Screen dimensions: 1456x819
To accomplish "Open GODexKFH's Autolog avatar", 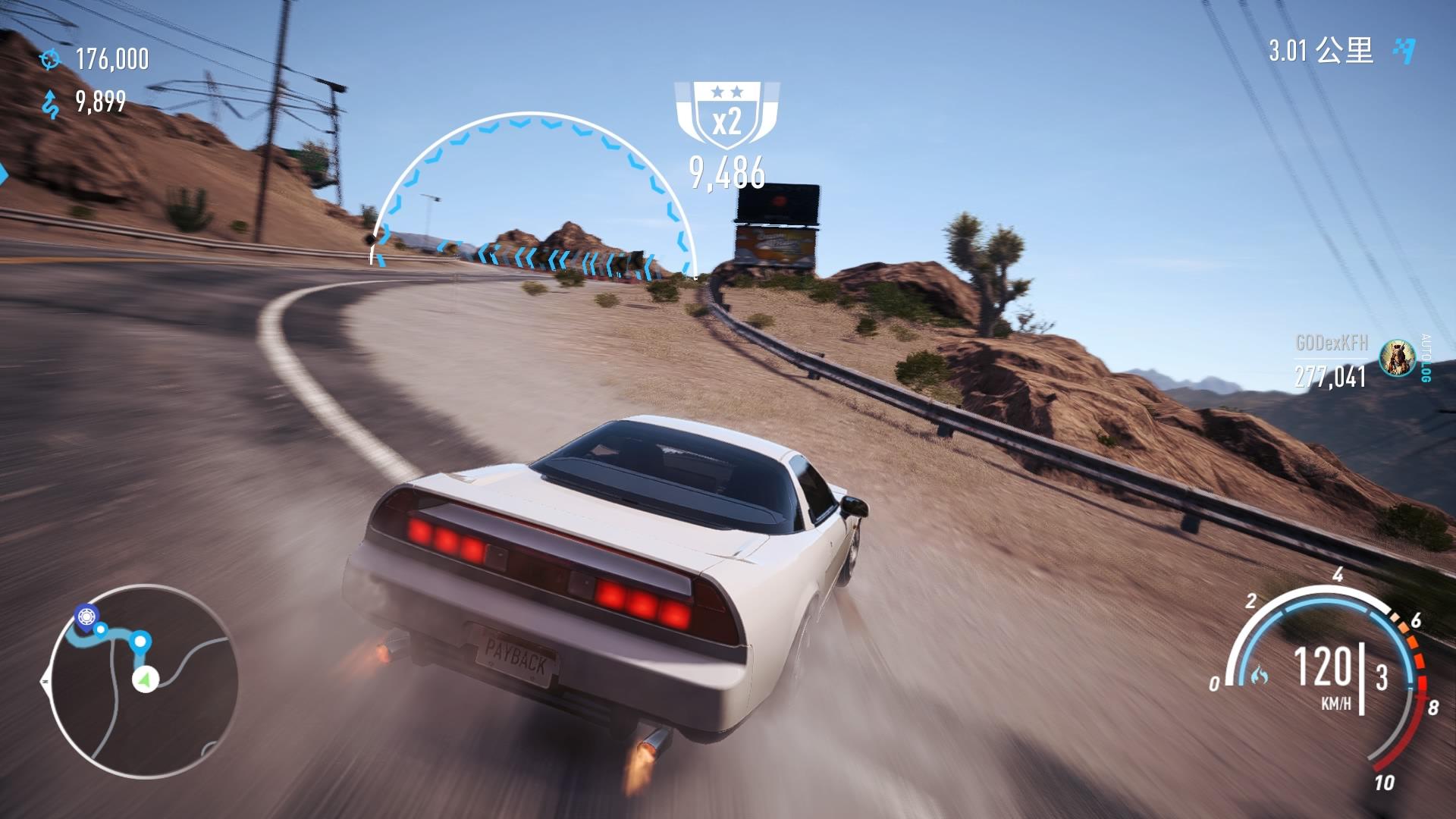I will coord(1396,358).
